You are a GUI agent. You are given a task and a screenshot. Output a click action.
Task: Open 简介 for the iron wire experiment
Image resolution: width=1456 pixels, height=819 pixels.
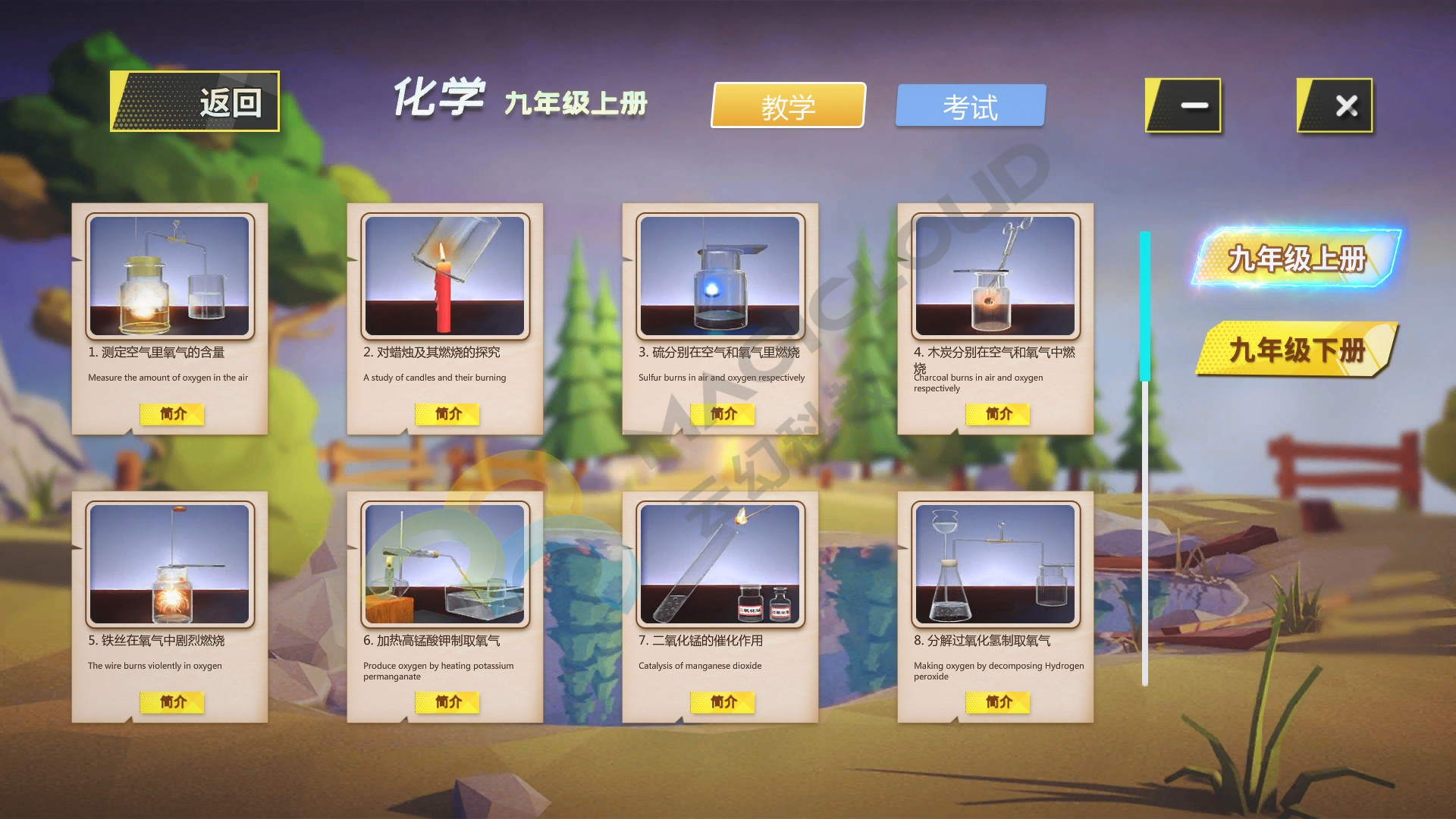(171, 702)
